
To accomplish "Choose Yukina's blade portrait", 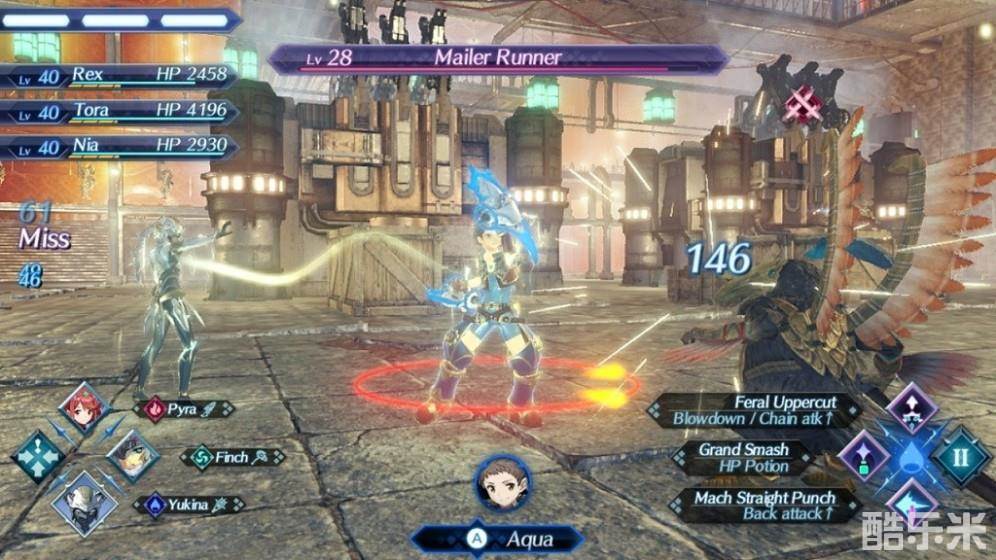I will [x=84, y=503].
